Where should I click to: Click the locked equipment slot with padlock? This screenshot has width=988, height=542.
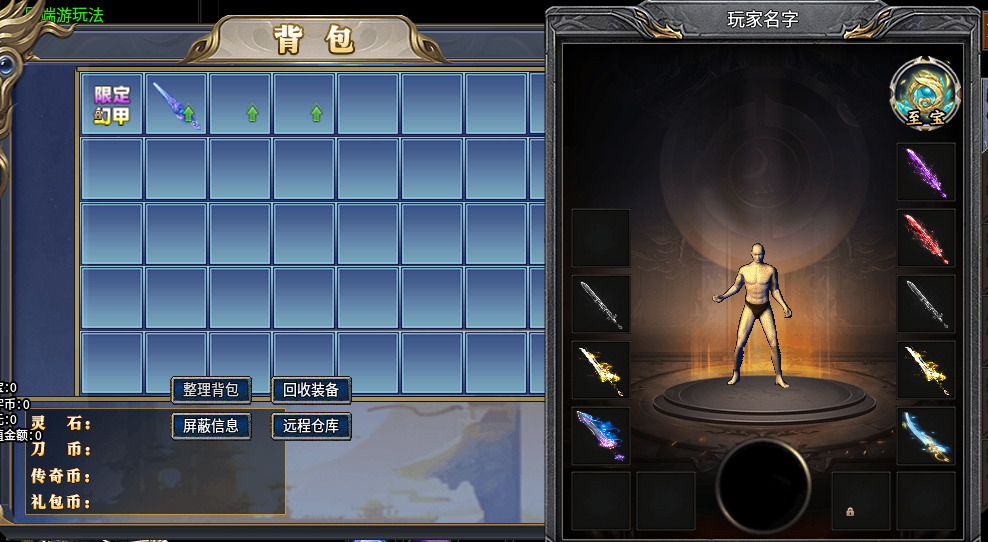click(x=861, y=501)
